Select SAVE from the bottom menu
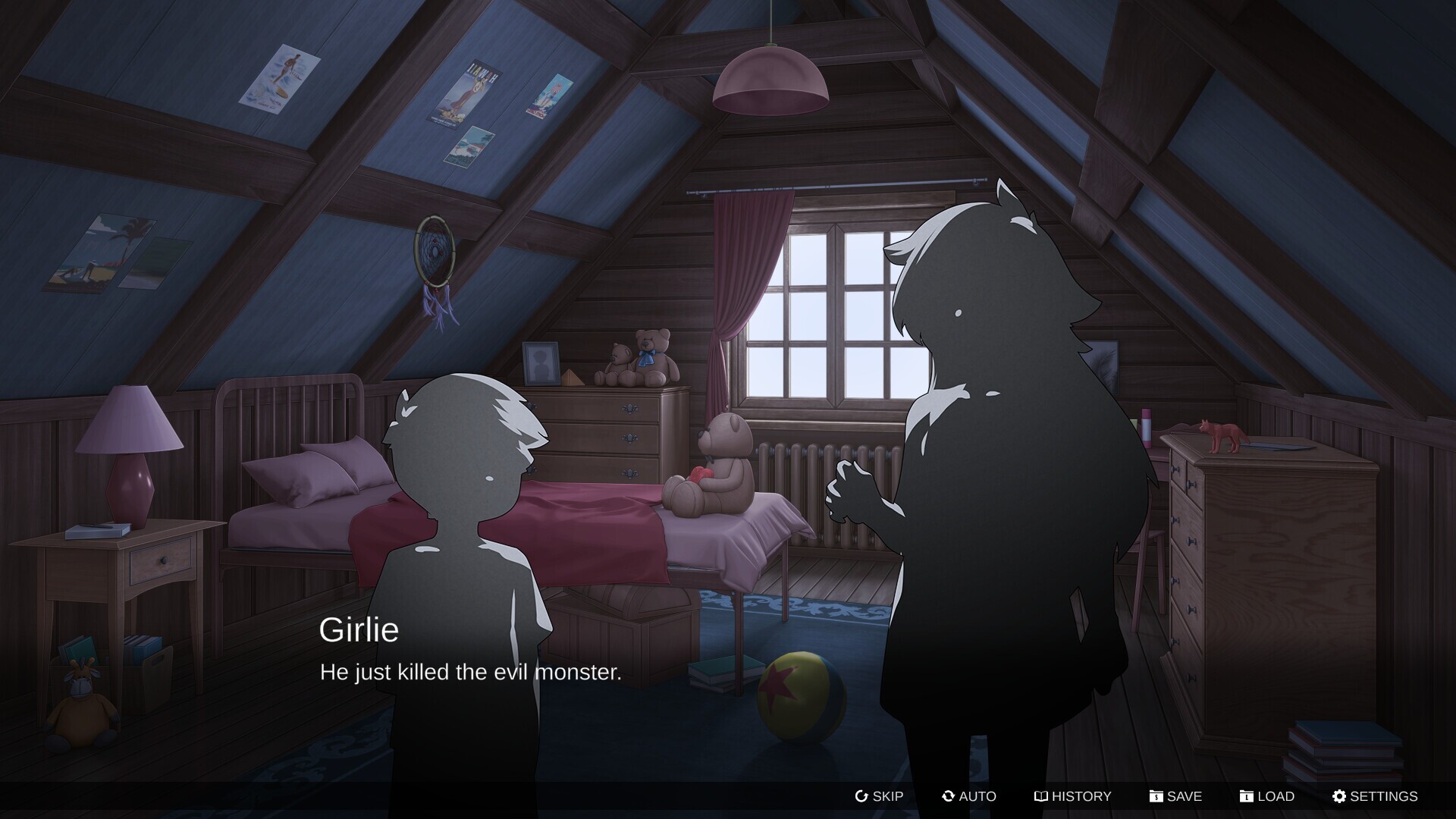The width and height of the screenshot is (1456, 819). click(1184, 796)
